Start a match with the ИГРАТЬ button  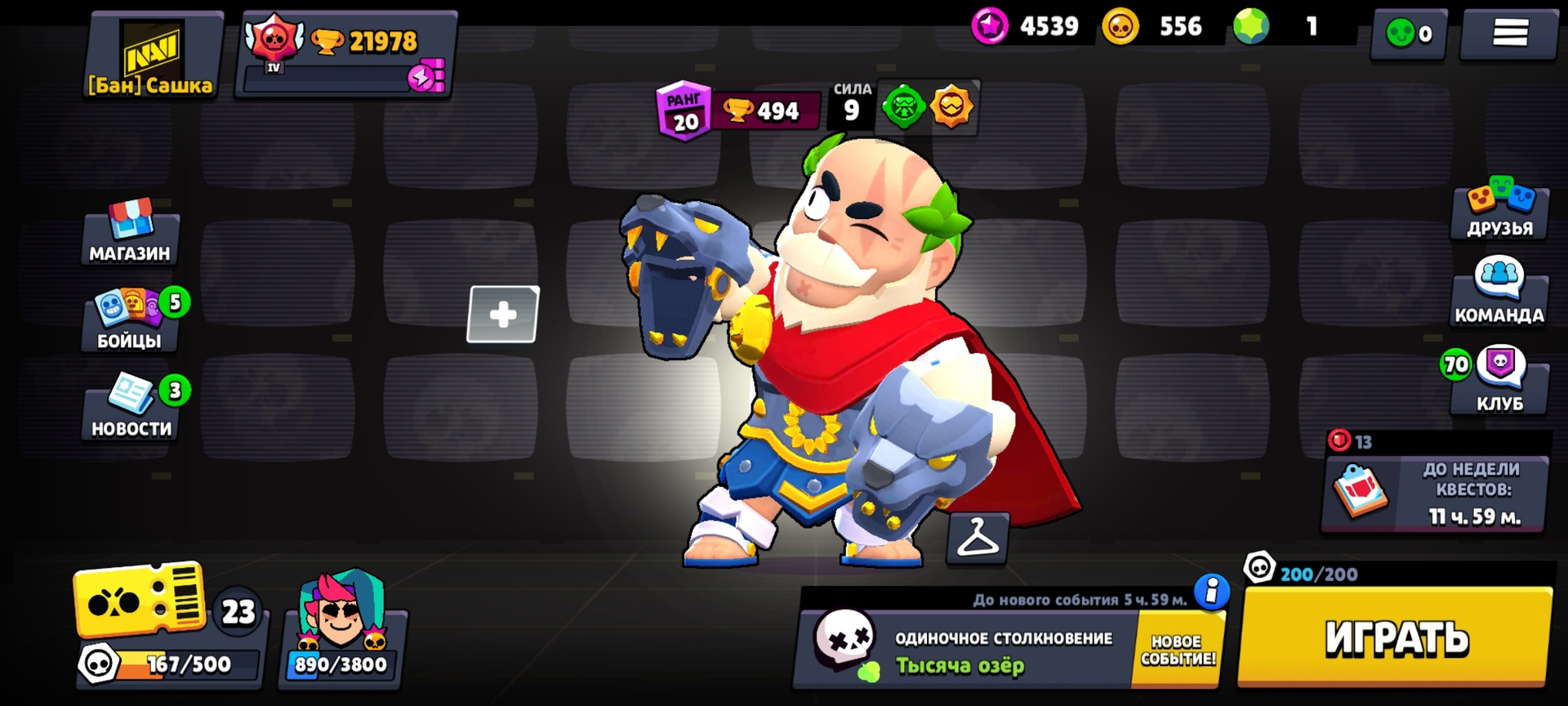click(x=1395, y=637)
